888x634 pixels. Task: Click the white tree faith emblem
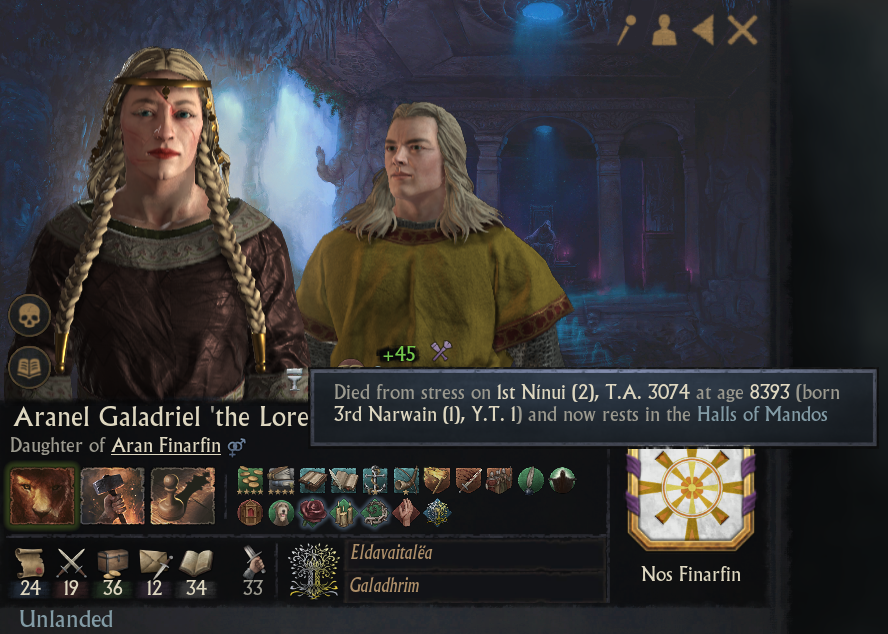point(314,570)
